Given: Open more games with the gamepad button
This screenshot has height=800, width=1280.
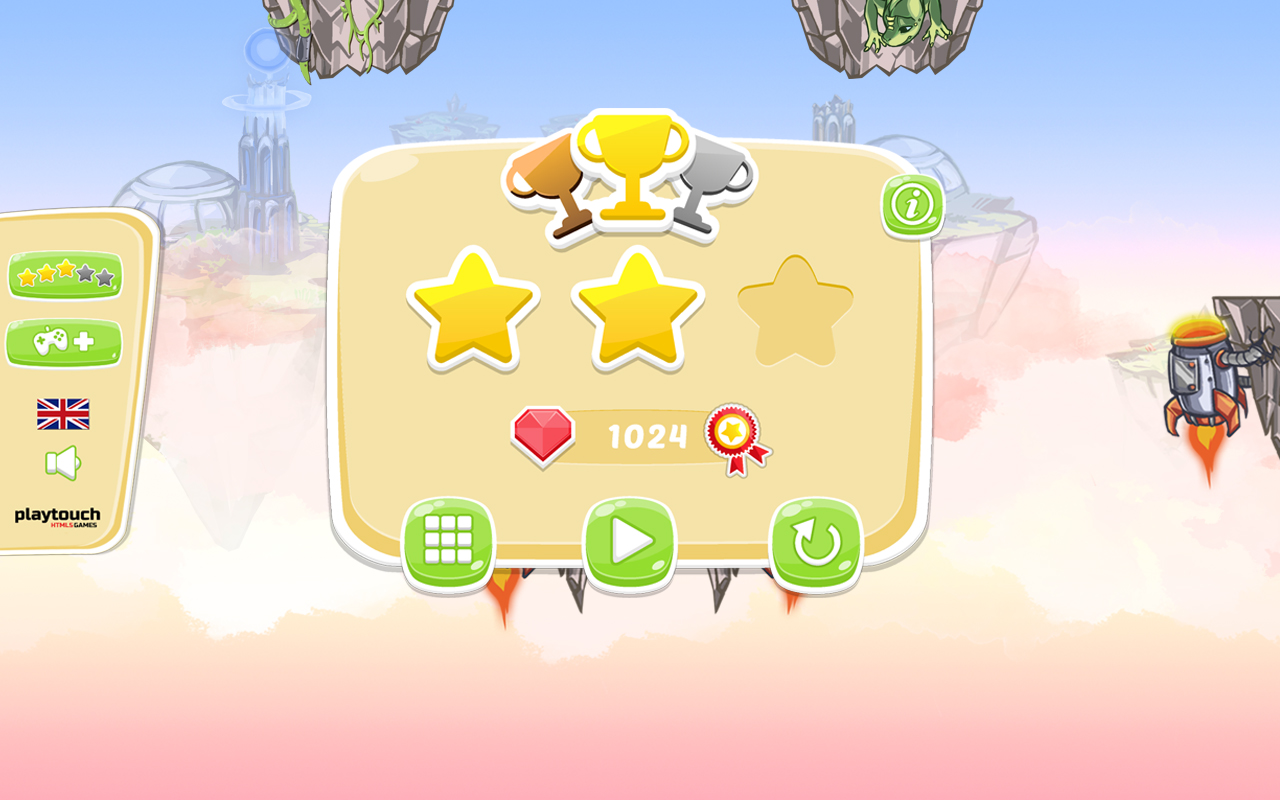Looking at the screenshot, I should pyautogui.click(x=63, y=343).
